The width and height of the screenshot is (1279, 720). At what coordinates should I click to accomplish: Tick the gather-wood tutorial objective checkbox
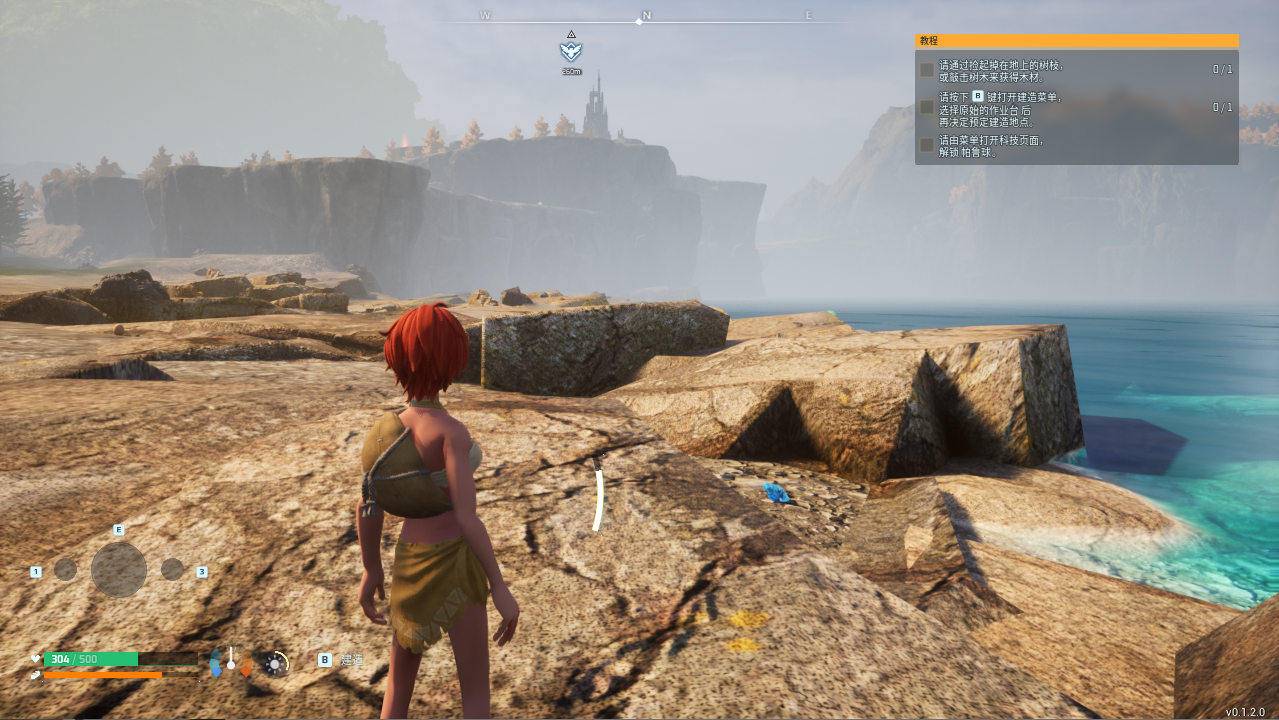point(927,70)
